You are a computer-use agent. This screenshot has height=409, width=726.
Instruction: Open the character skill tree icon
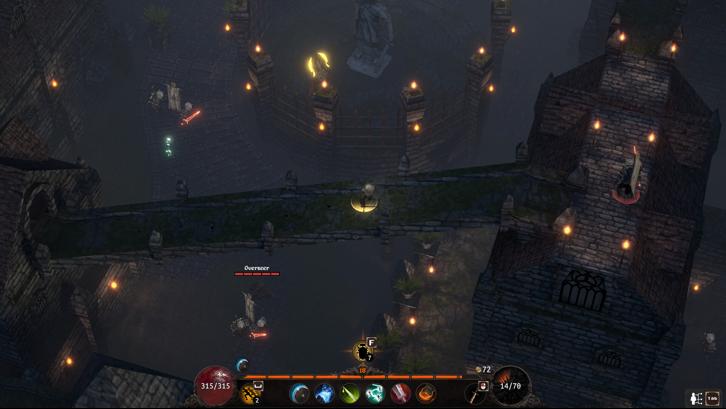pyautogui.click(x=694, y=399)
